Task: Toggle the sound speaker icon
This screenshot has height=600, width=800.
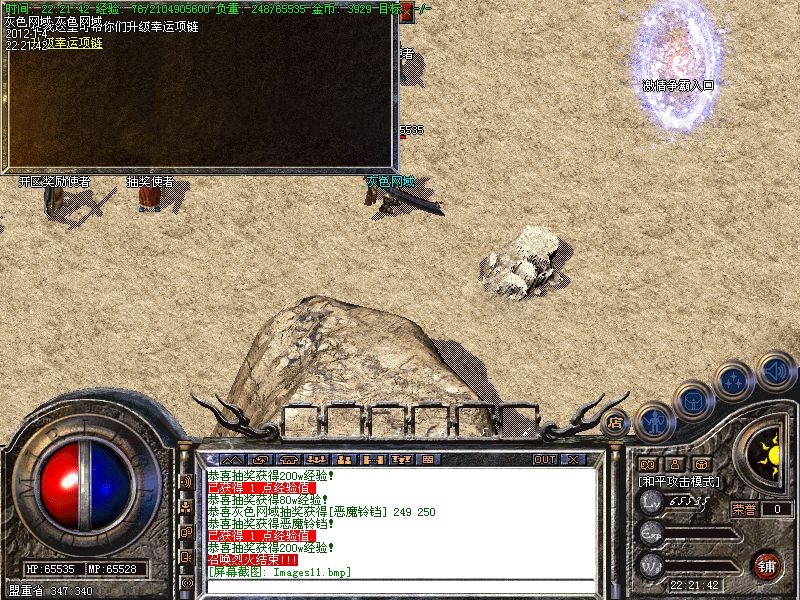Action: coord(775,371)
